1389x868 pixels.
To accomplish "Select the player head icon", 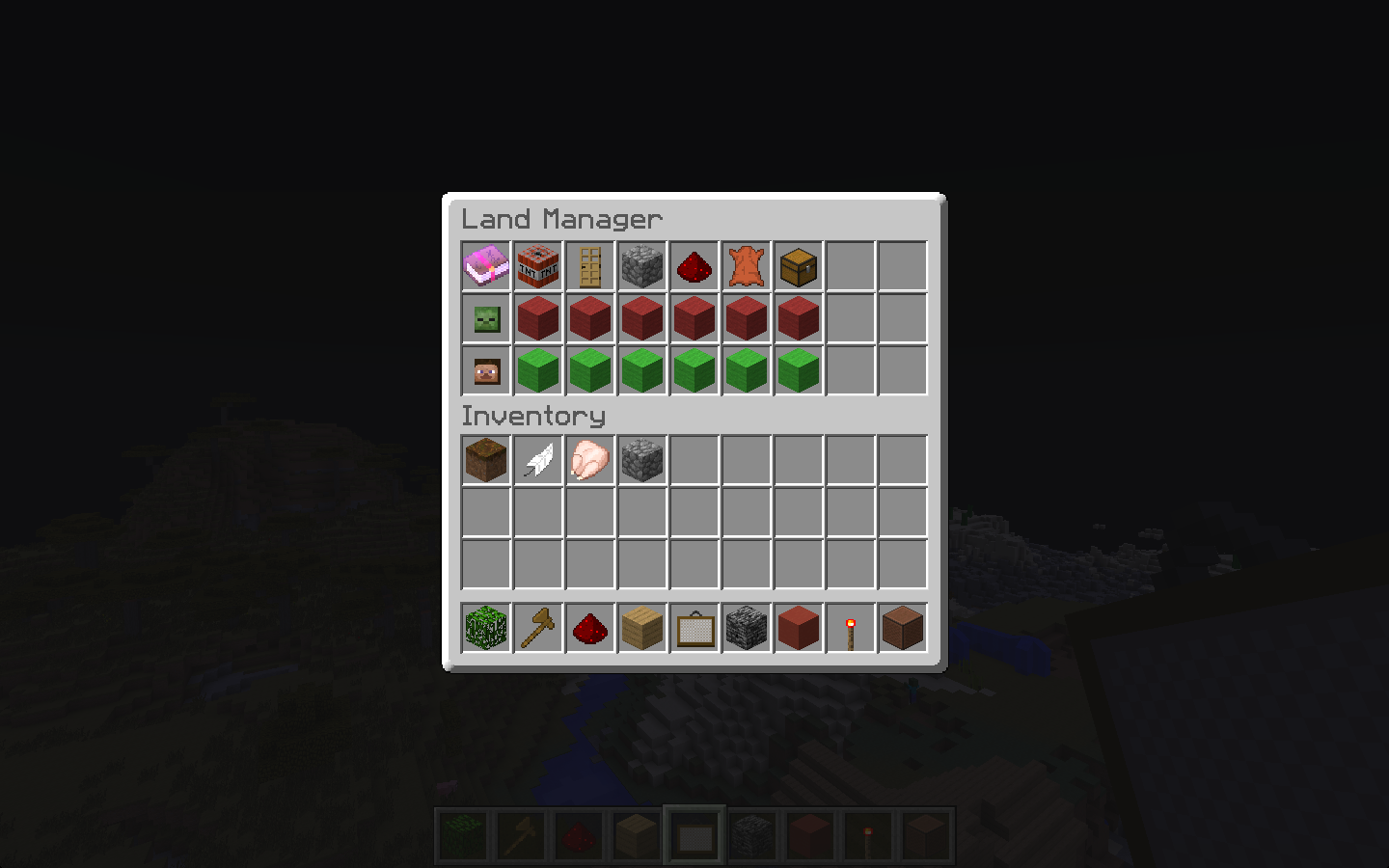I will (485, 369).
